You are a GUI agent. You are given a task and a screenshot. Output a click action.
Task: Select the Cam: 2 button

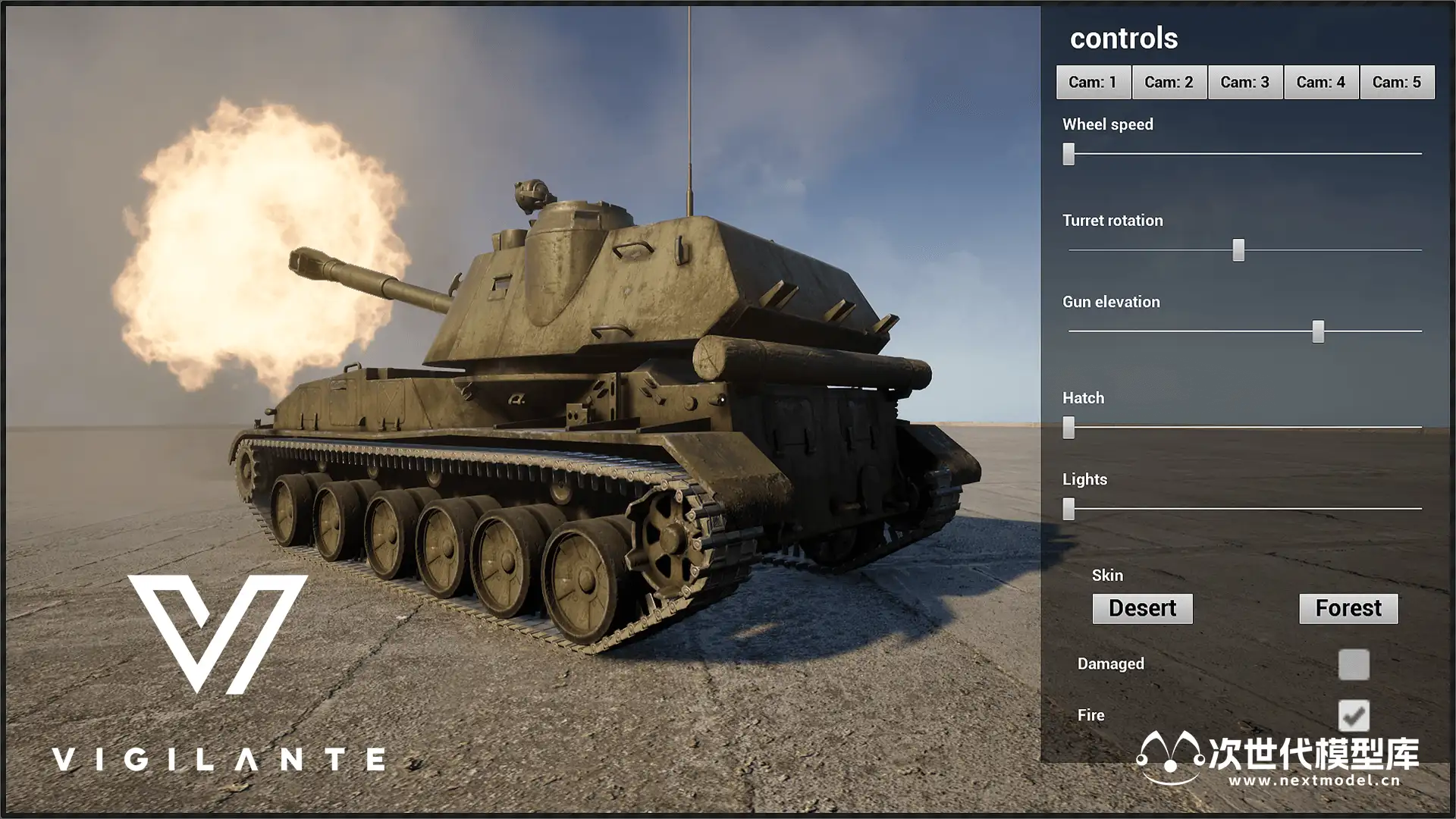pyautogui.click(x=1169, y=82)
